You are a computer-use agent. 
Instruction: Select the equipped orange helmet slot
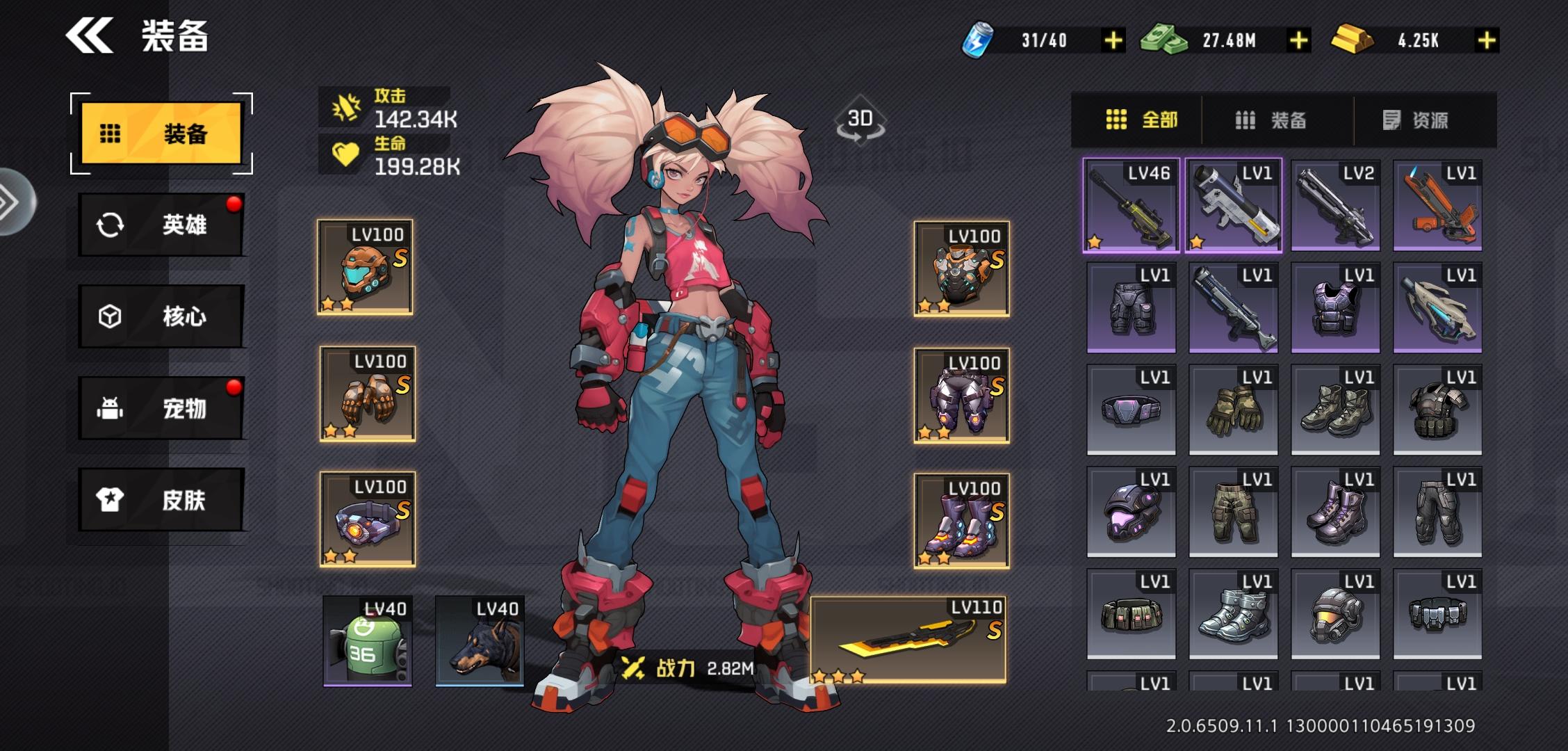tap(365, 268)
